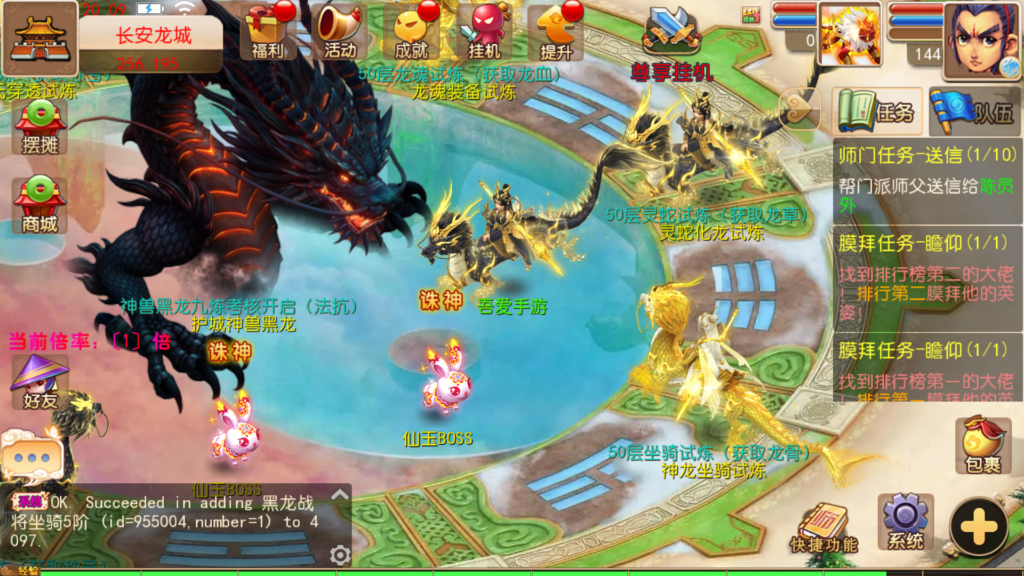The width and height of the screenshot is (1024, 576).
Task: Open the player character portrait
Action: click(980, 40)
